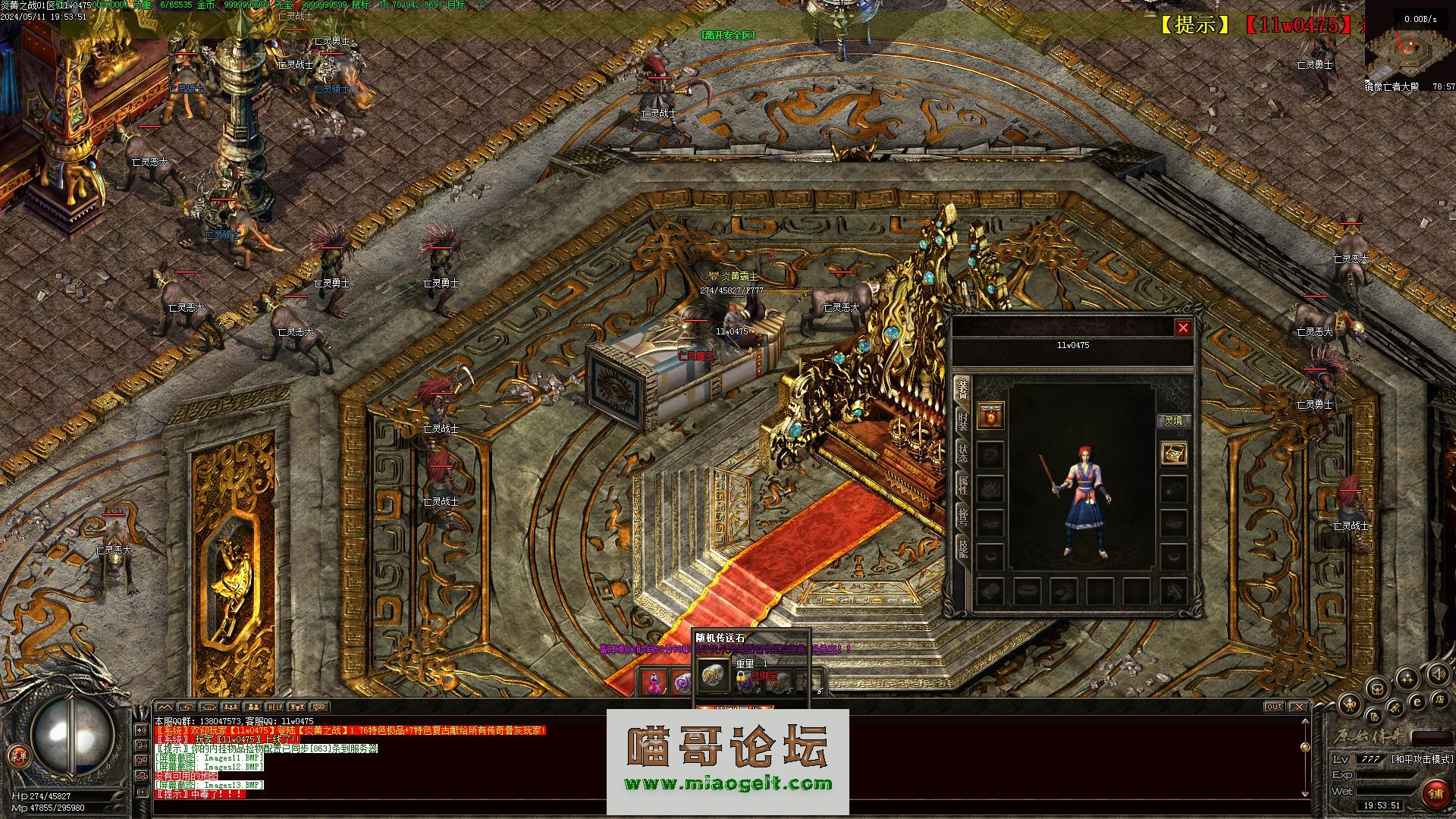Click the out button on chat panel
This screenshot has height=819, width=1456.
[x=1274, y=707]
